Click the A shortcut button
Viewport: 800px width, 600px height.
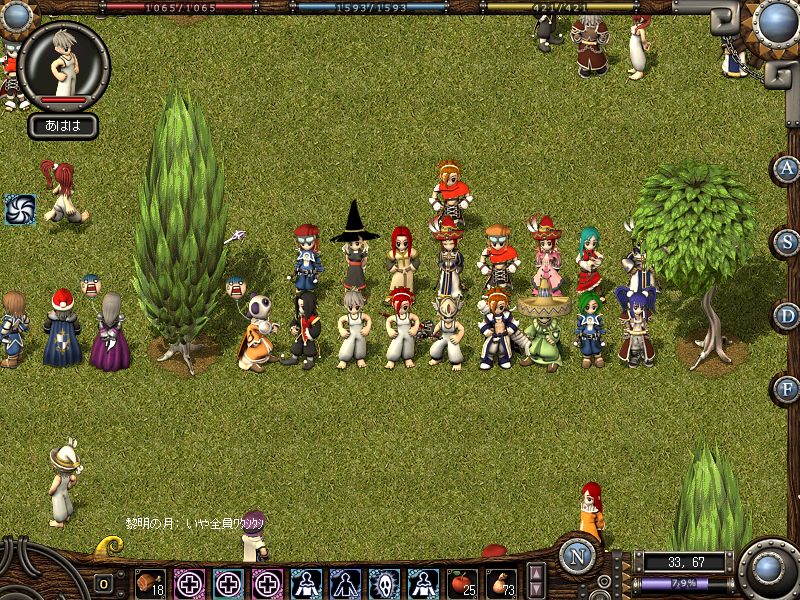tap(787, 168)
